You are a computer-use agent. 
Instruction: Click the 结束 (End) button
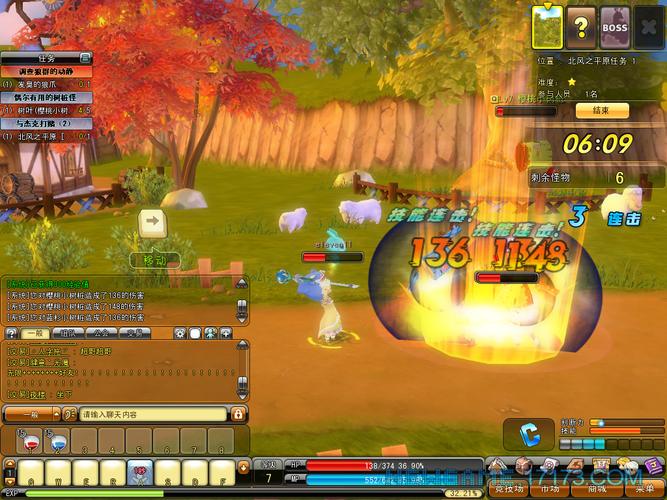click(x=602, y=110)
